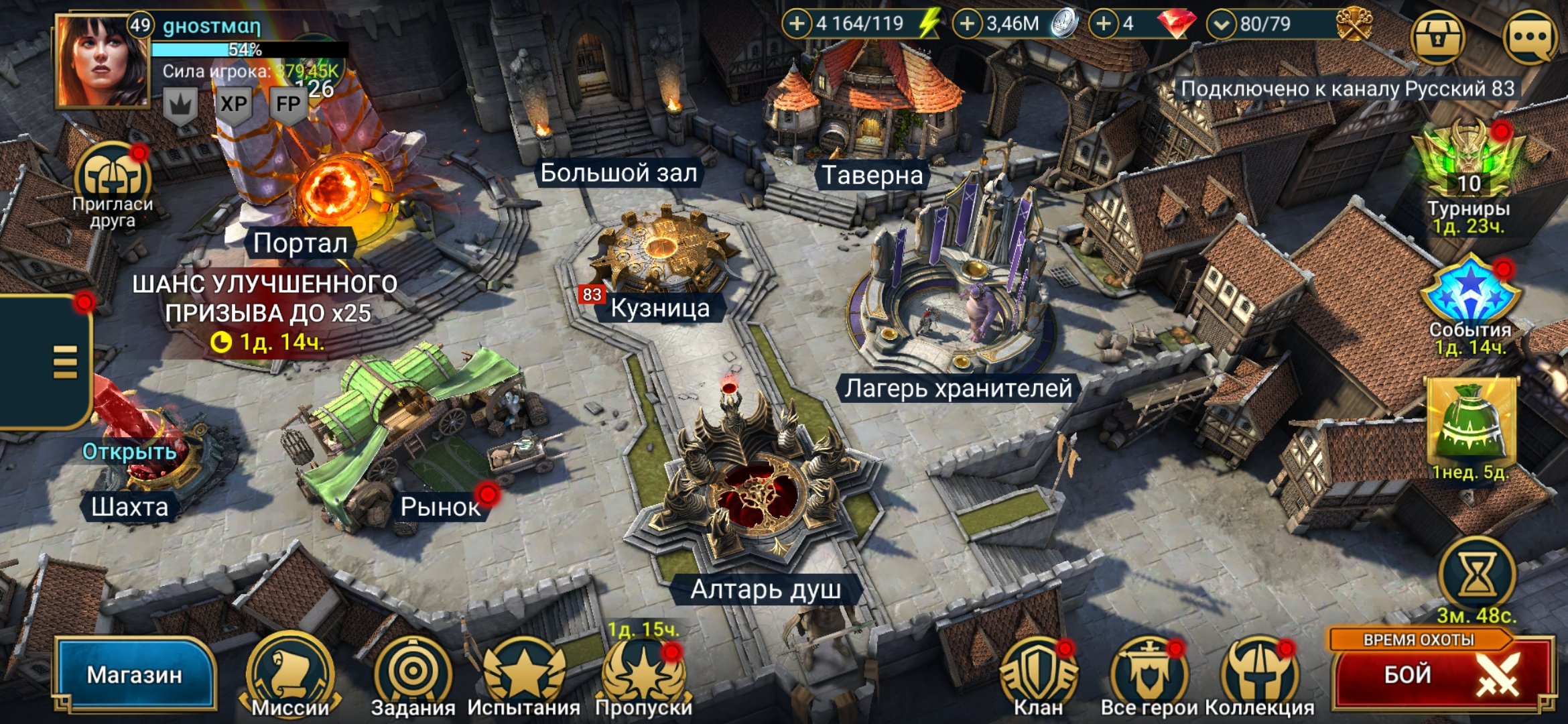Open the Пропуски passes
The height and width of the screenshot is (724, 1568).
(x=643, y=675)
